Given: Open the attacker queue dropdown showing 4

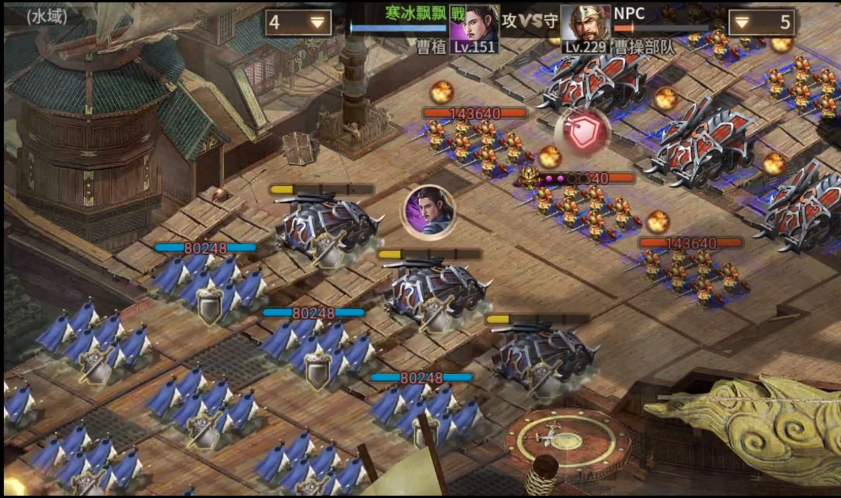Looking at the screenshot, I should (298, 22).
